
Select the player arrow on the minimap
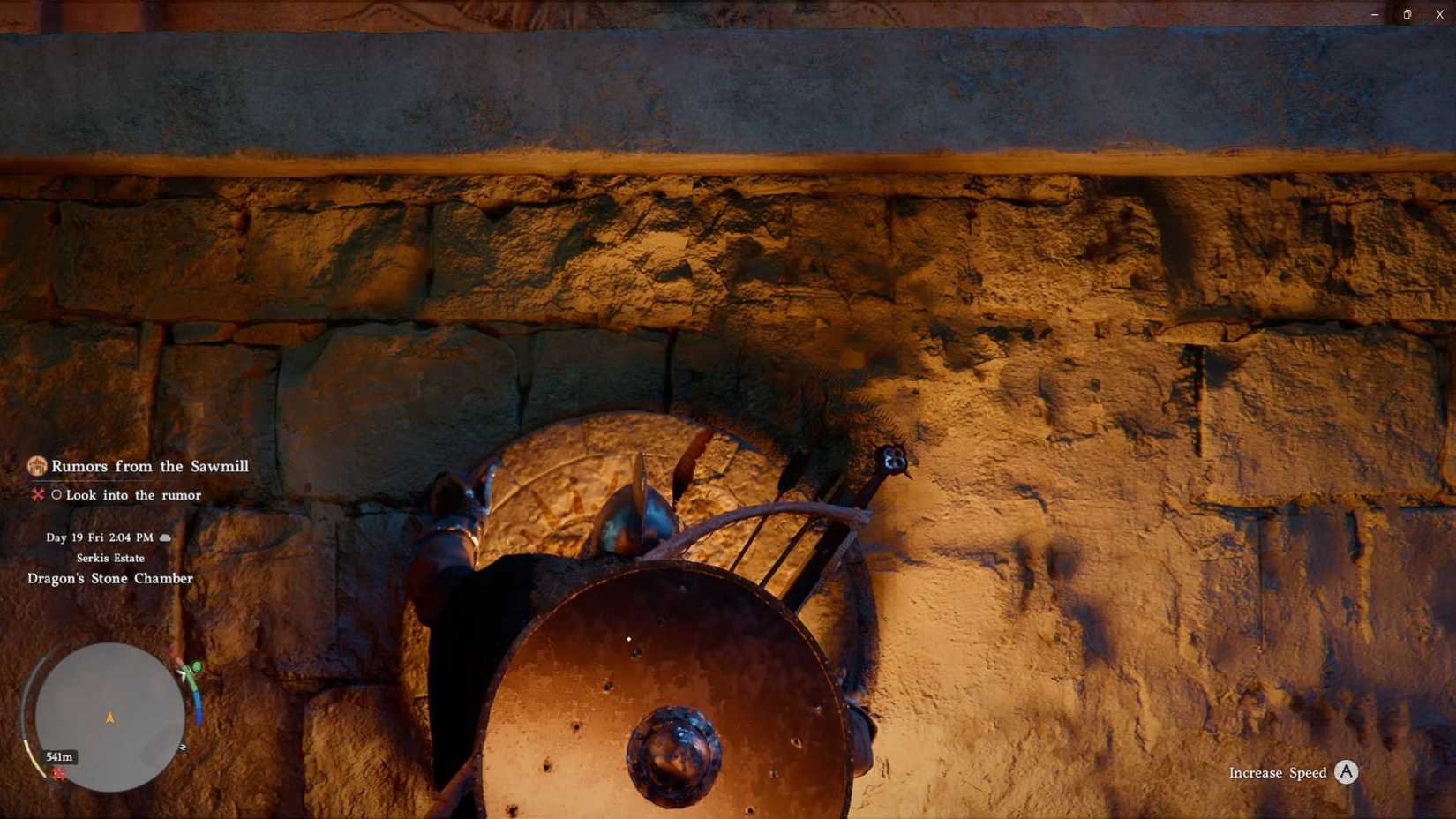[x=109, y=717]
